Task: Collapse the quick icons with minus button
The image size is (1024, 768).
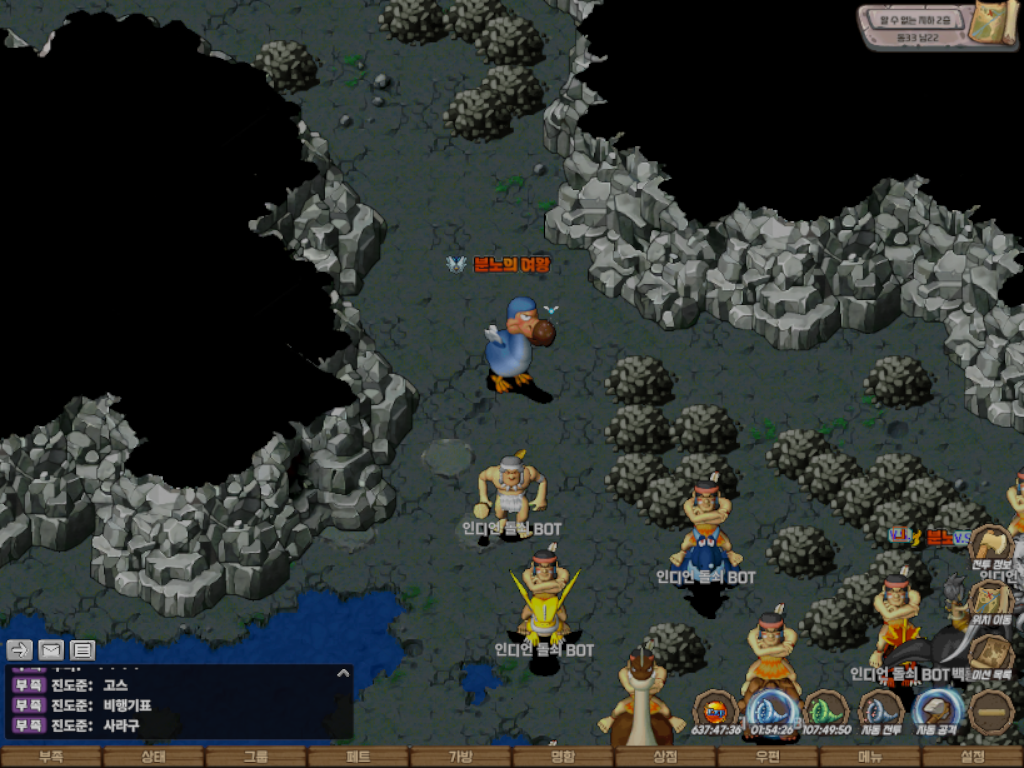Action: pos(993,712)
